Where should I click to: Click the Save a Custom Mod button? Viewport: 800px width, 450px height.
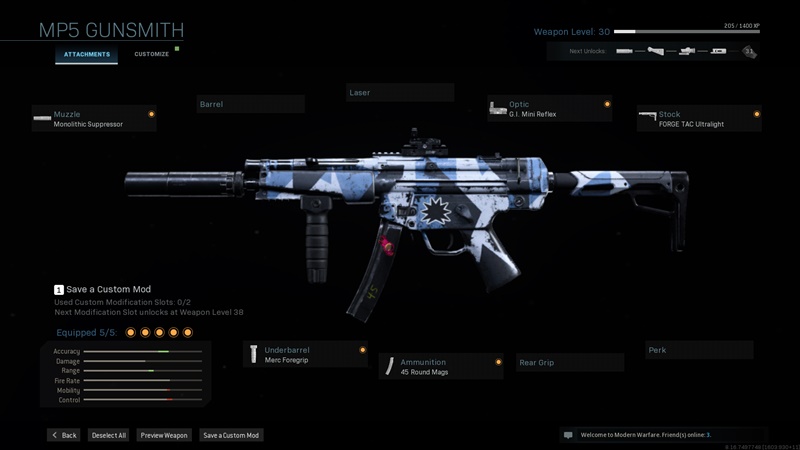pyautogui.click(x=231, y=436)
